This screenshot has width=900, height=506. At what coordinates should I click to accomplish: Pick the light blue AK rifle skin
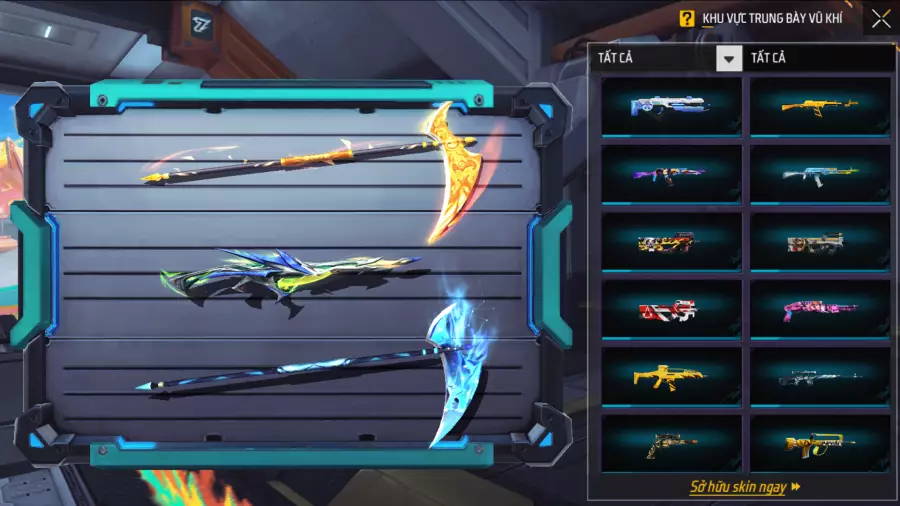(x=819, y=174)
